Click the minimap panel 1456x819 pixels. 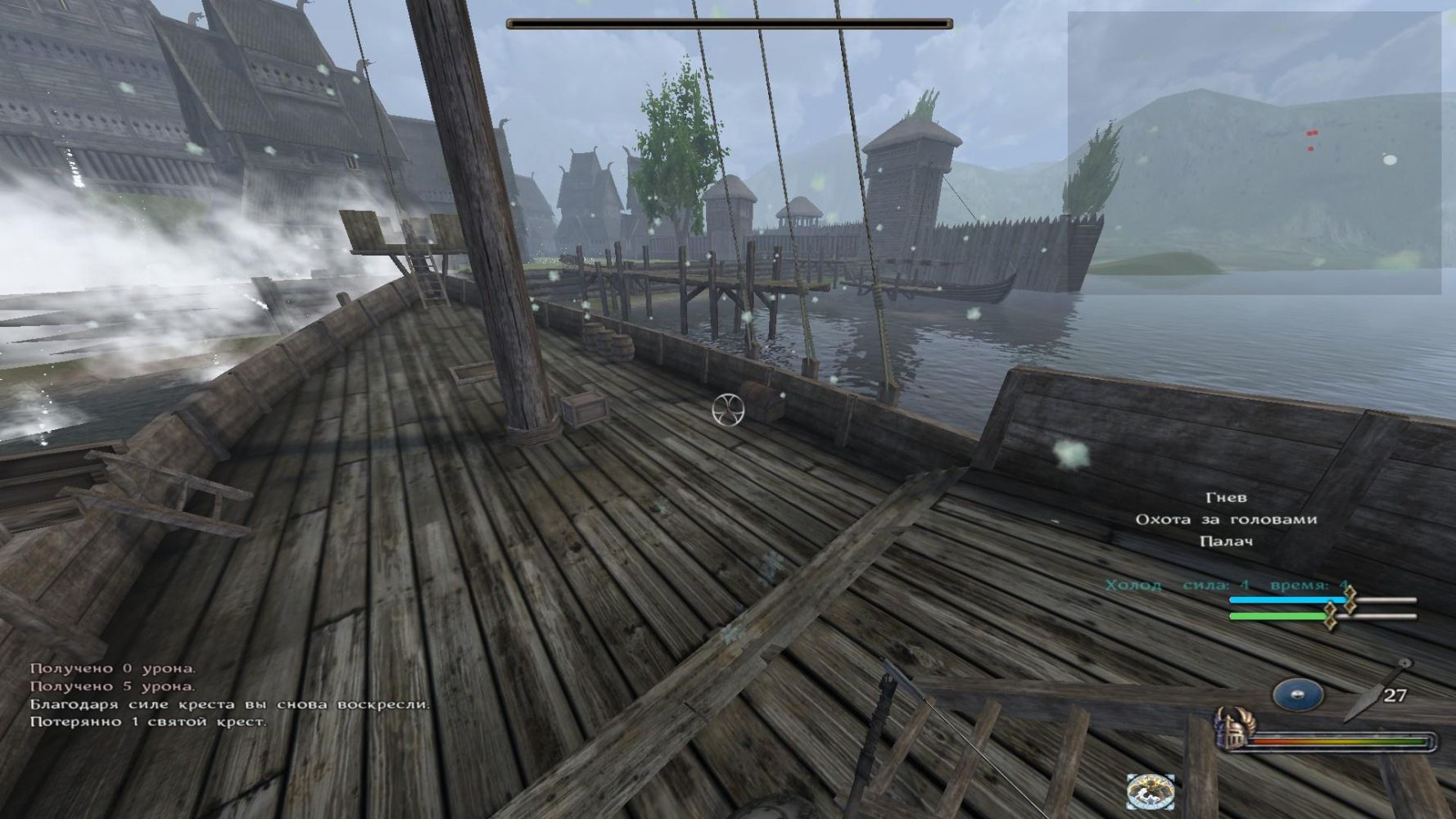(1254, 153)
